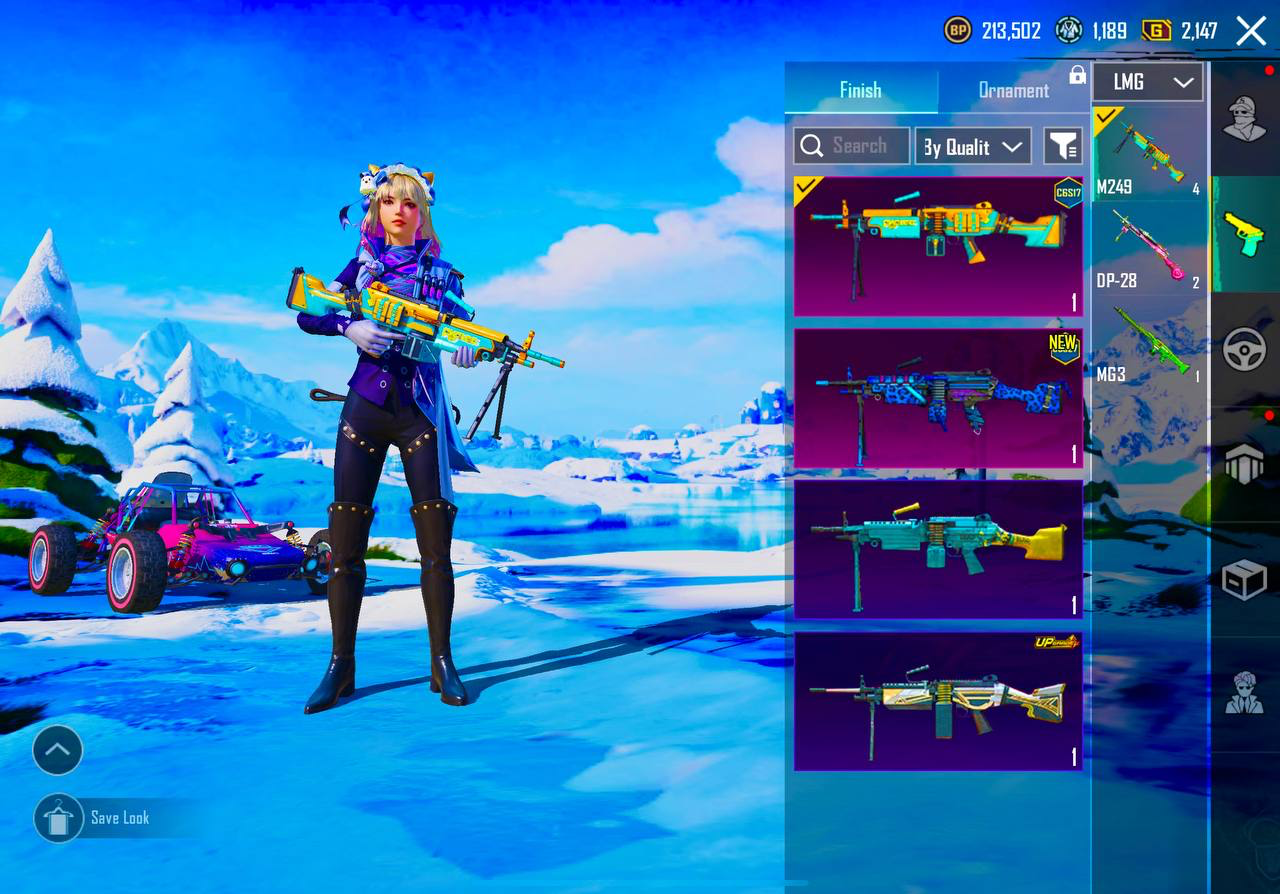Close the inventory with the X button
The width and height of the screenshot is (1280, 894).
pos(1251,31)
